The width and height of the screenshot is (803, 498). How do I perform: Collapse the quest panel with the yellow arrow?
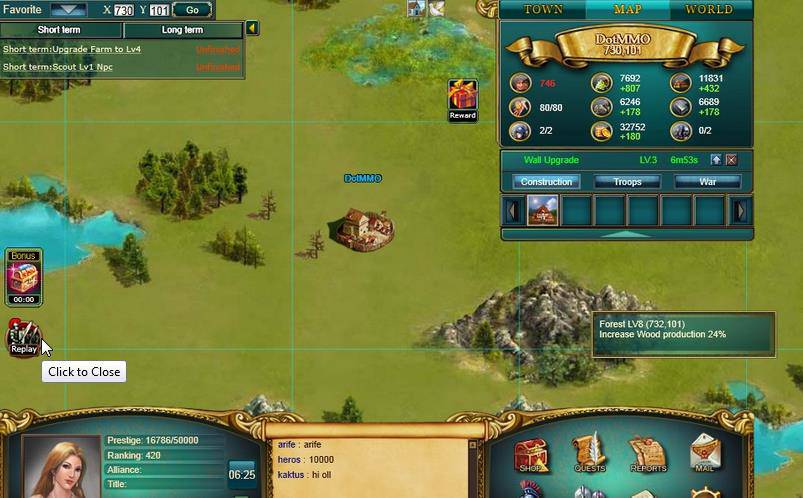click(x=252, y=29)
